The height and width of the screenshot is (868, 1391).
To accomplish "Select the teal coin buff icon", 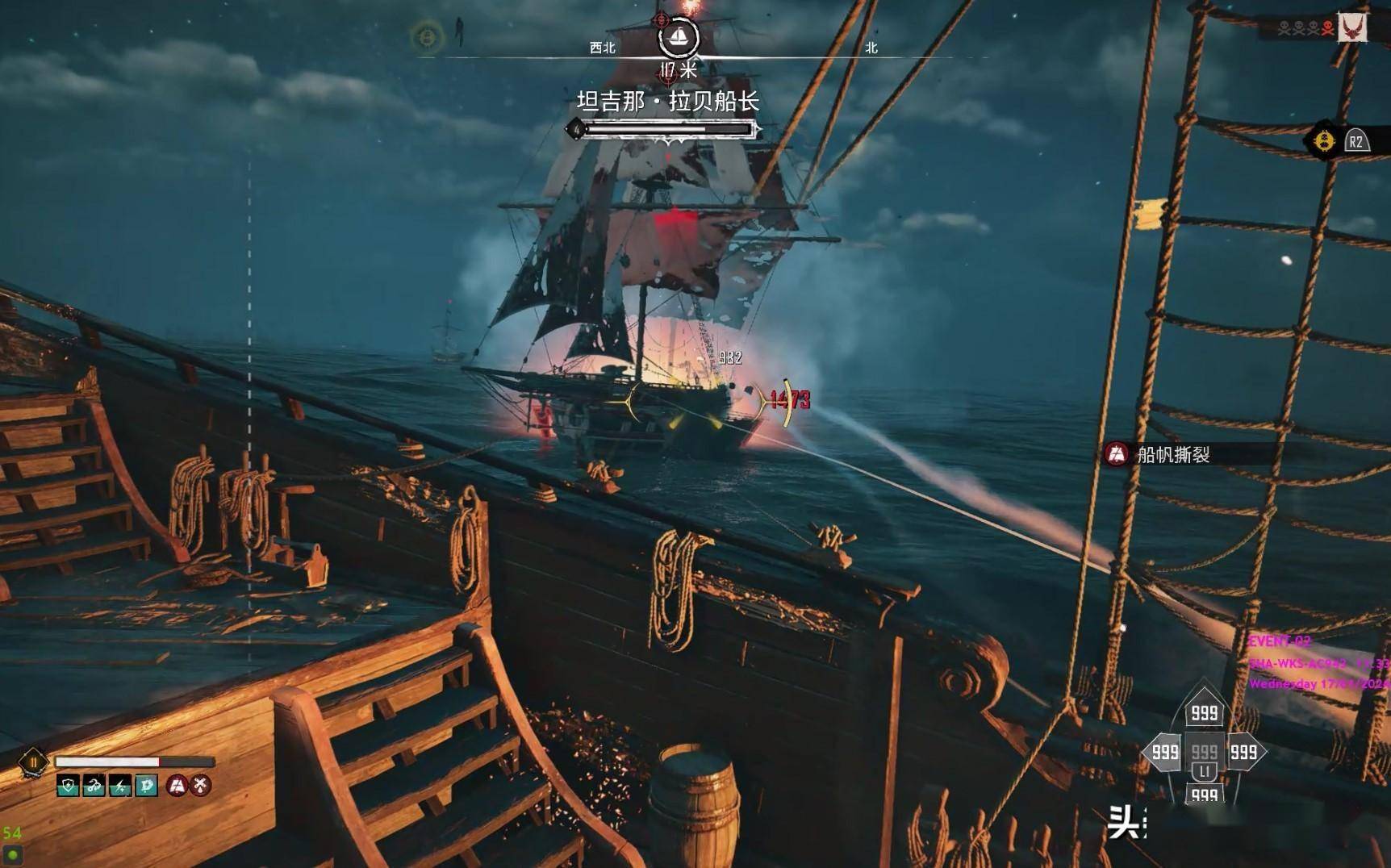I will pyautogui.click(x=146, y=785).
